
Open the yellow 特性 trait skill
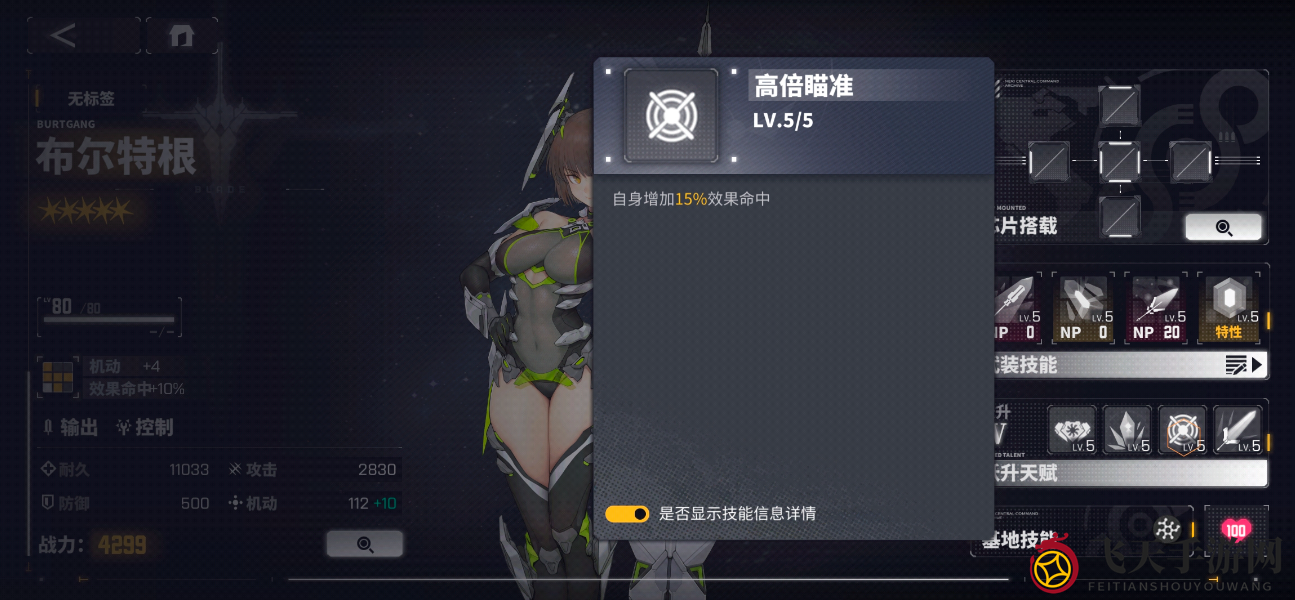point(1229,310)
